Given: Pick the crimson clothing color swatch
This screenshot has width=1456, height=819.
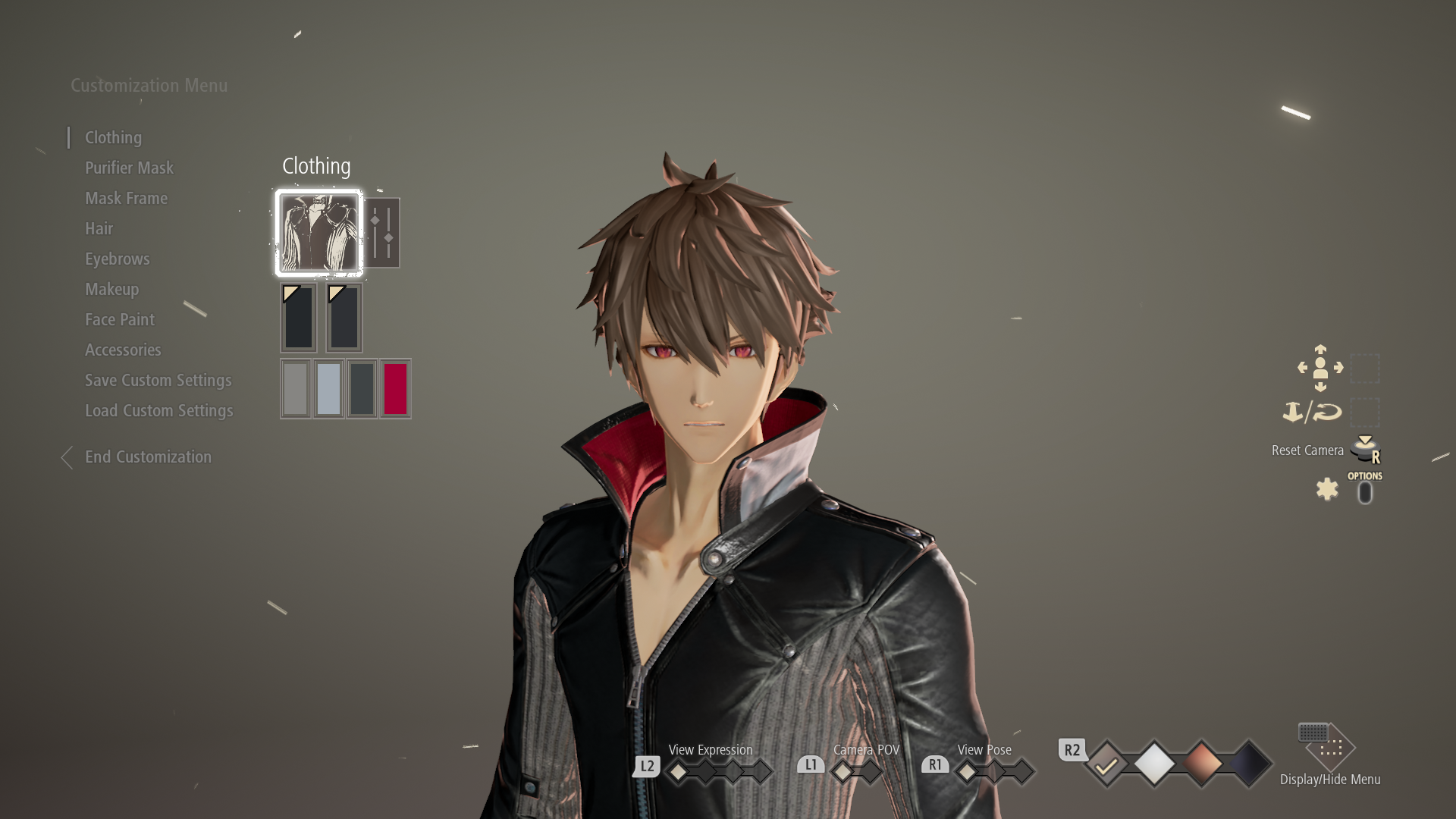Looking at the screenshot, I should 395,388.
